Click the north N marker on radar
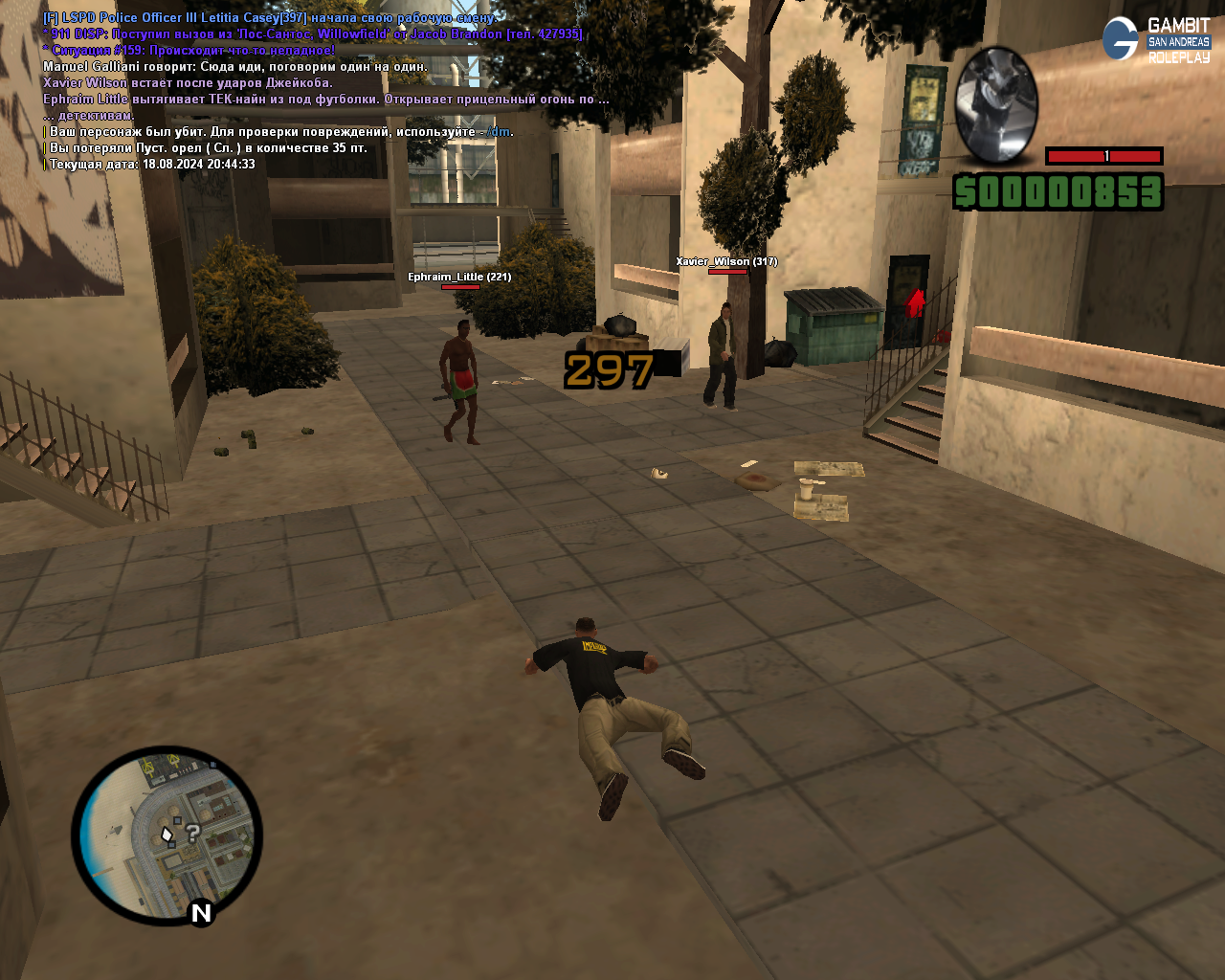The image size is (1225, 980). (201, 913)
